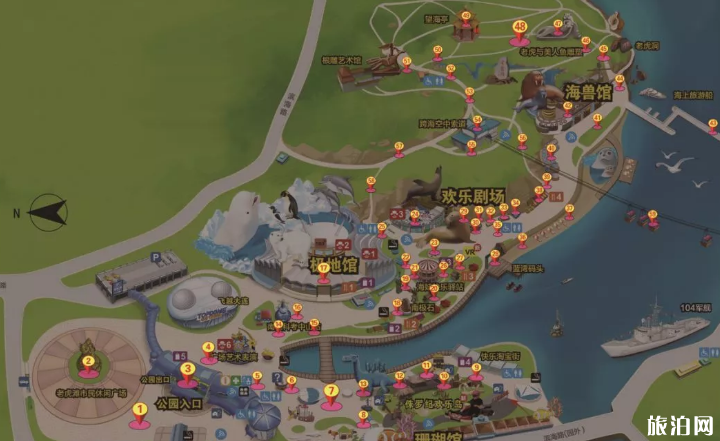The height and width of the screenshot is (441, 720).
Task: Open marker 48 above 老虎与美人鱼雕塑
Action: coord(291,380)
